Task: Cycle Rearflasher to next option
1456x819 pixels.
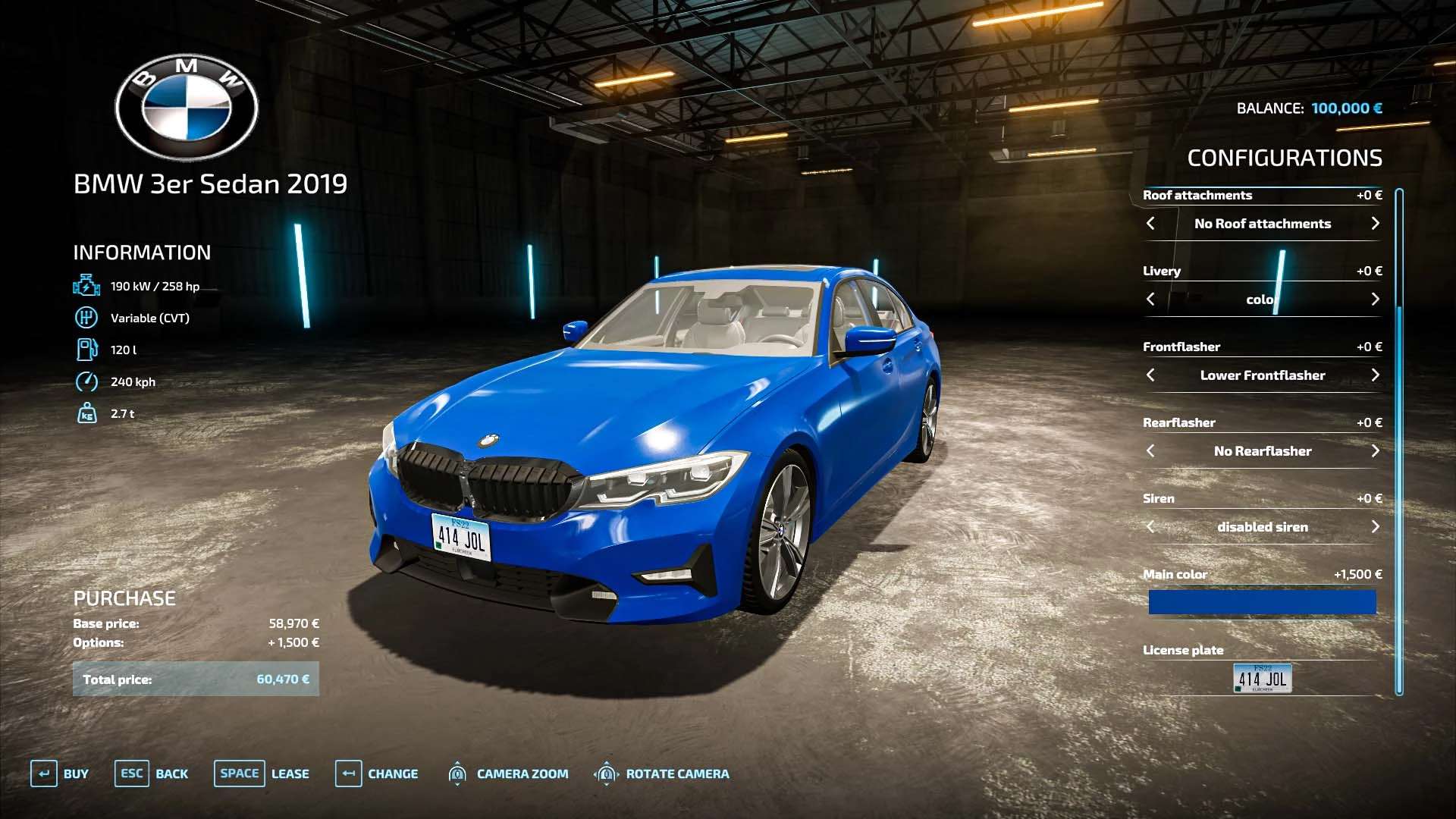Action: pos(1375,451)
